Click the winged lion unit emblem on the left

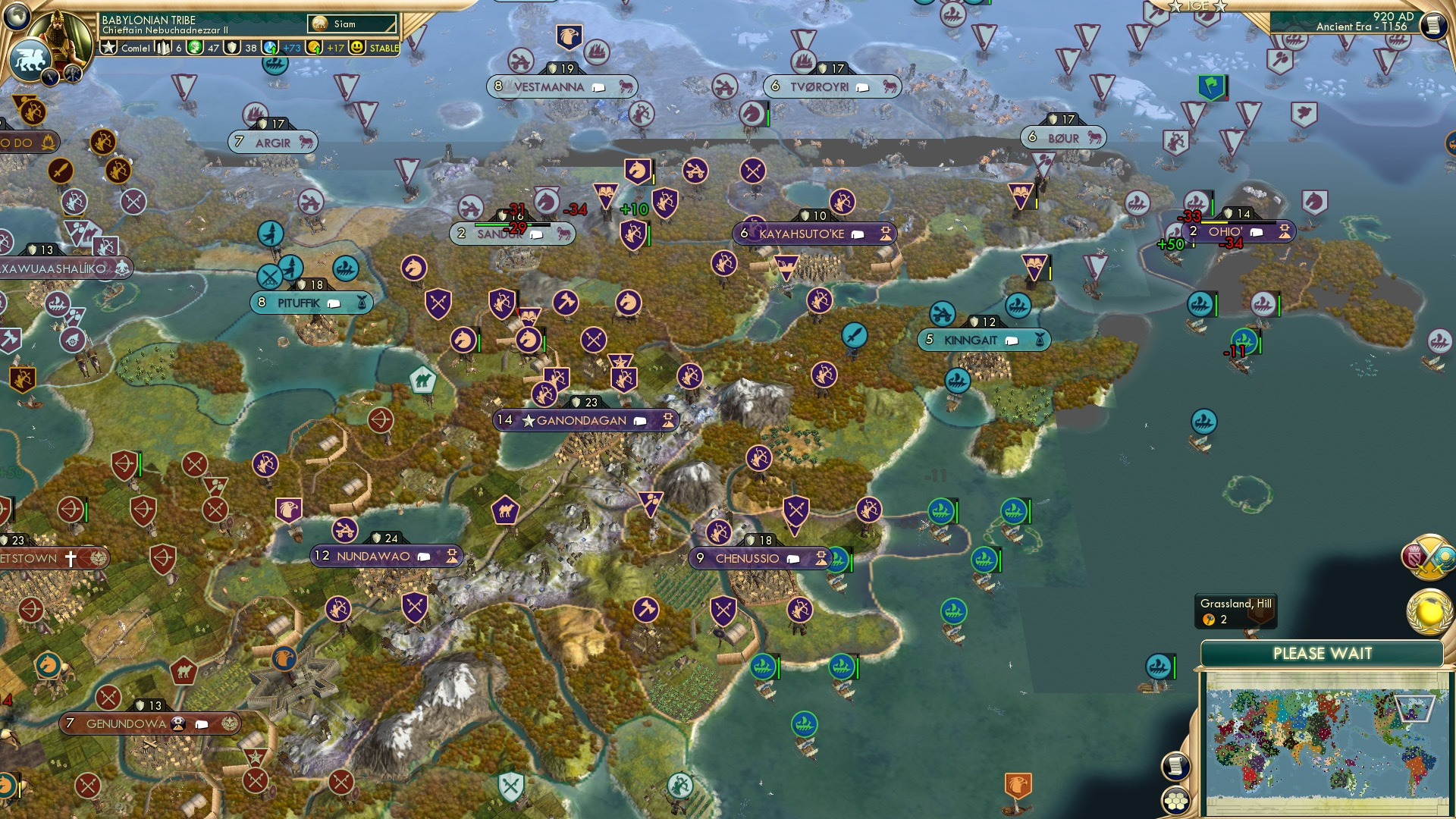pyautogui.click(x=30, y=61)
